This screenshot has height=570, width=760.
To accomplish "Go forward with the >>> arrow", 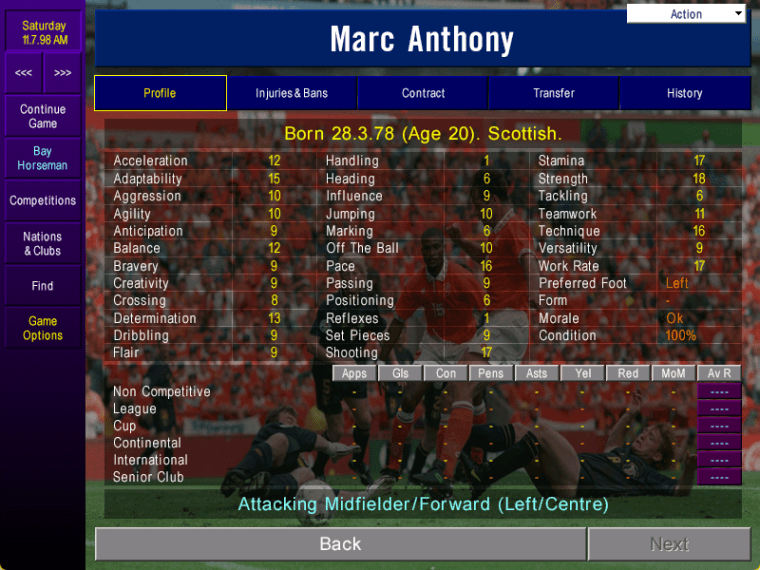I will (62, 73).
